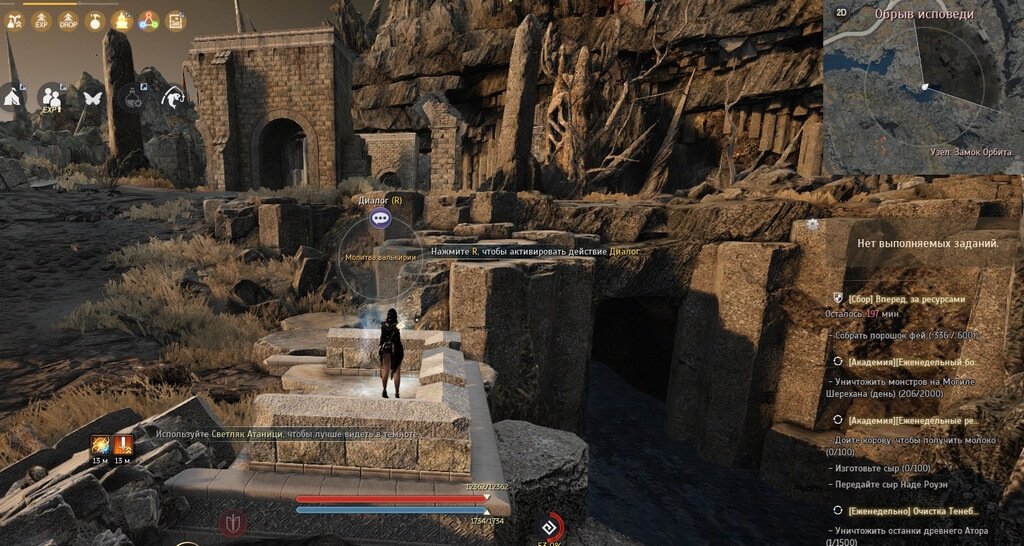Click the dialogue speech bubble icon

[380, 217]
